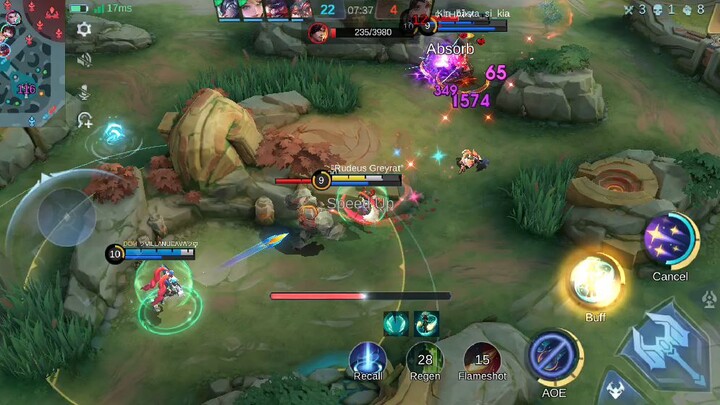720x405 pixels.
Task: Open settings via the gear icon
Action: tap(84, 29)
